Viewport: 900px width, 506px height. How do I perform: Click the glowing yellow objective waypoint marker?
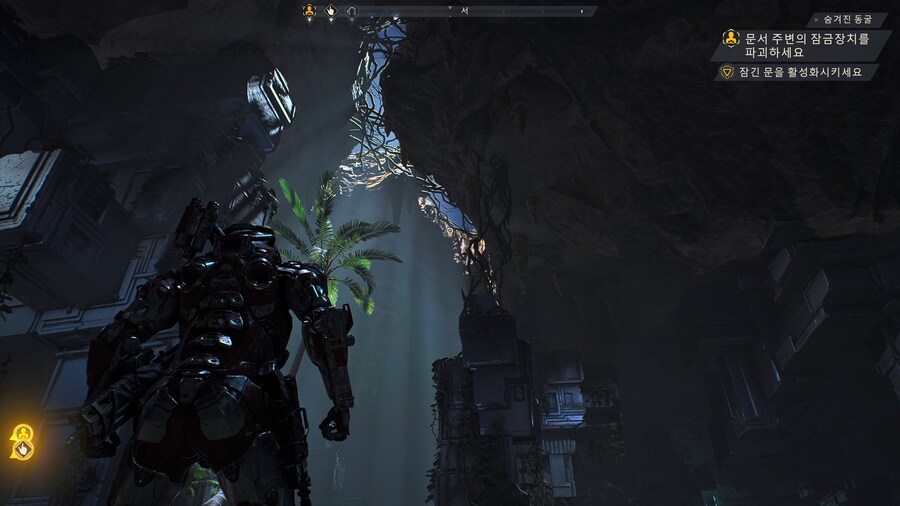[x=22, y=433]
